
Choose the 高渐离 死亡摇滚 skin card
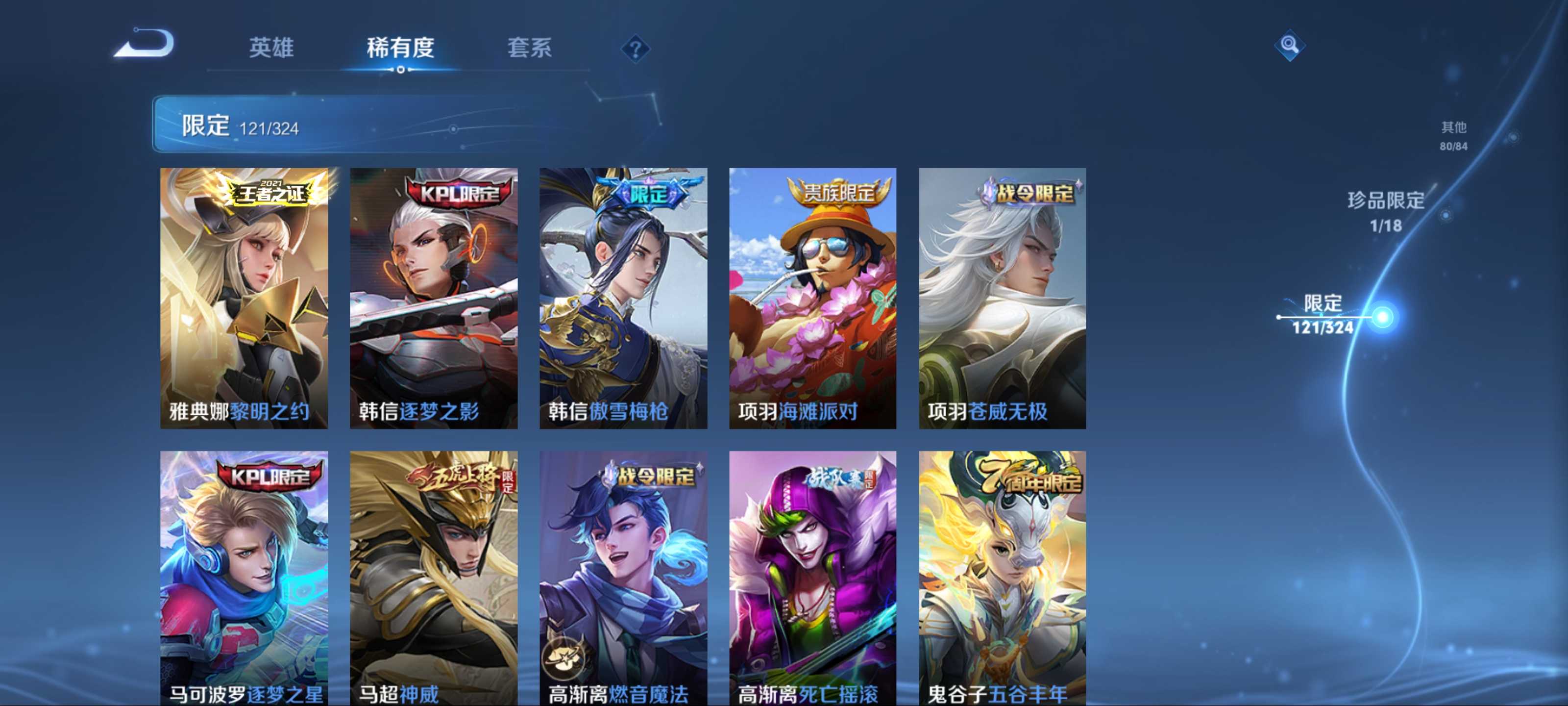tap(812, 578)
